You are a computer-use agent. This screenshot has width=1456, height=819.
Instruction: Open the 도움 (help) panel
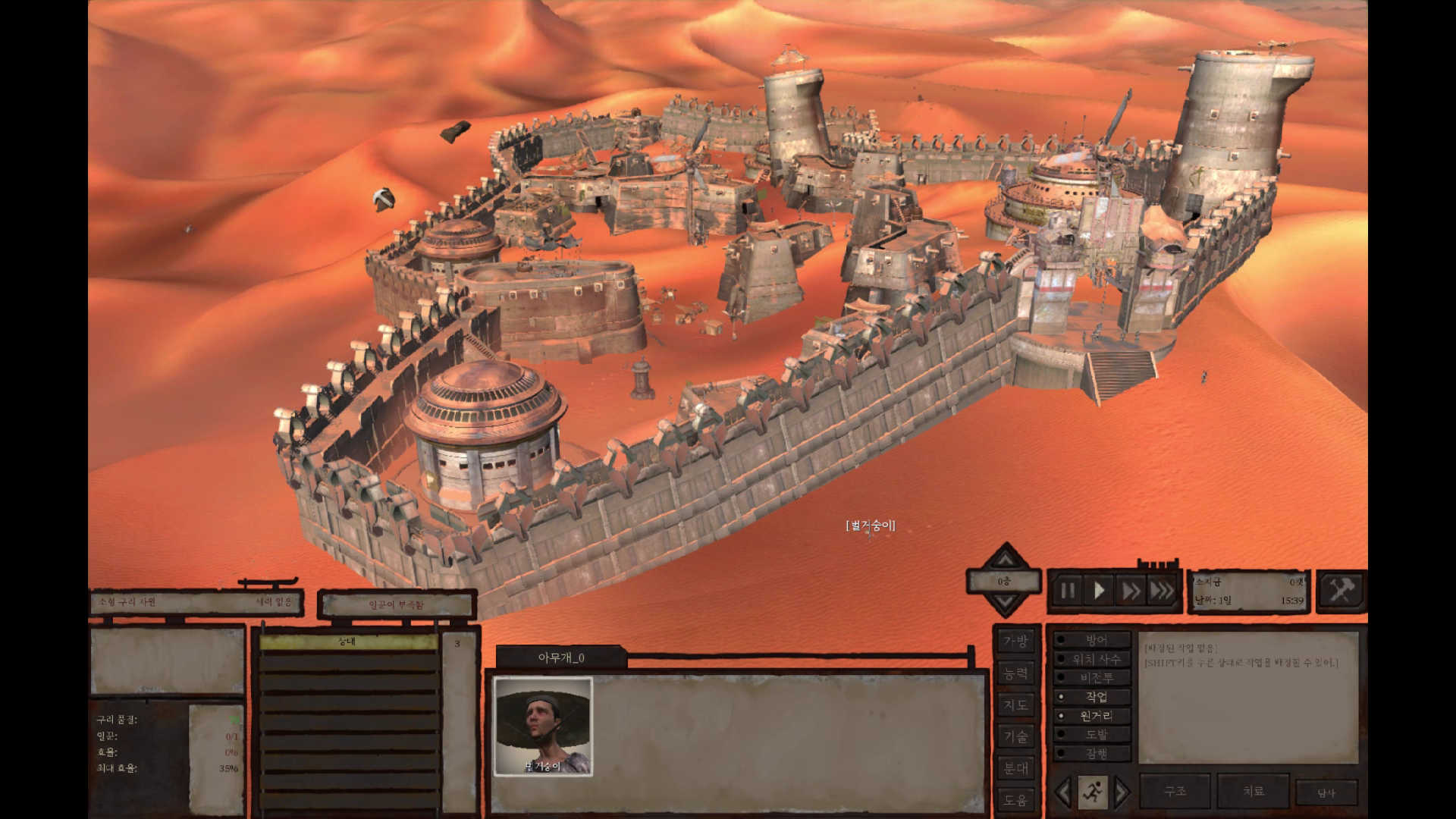[x=1015, y=799]
